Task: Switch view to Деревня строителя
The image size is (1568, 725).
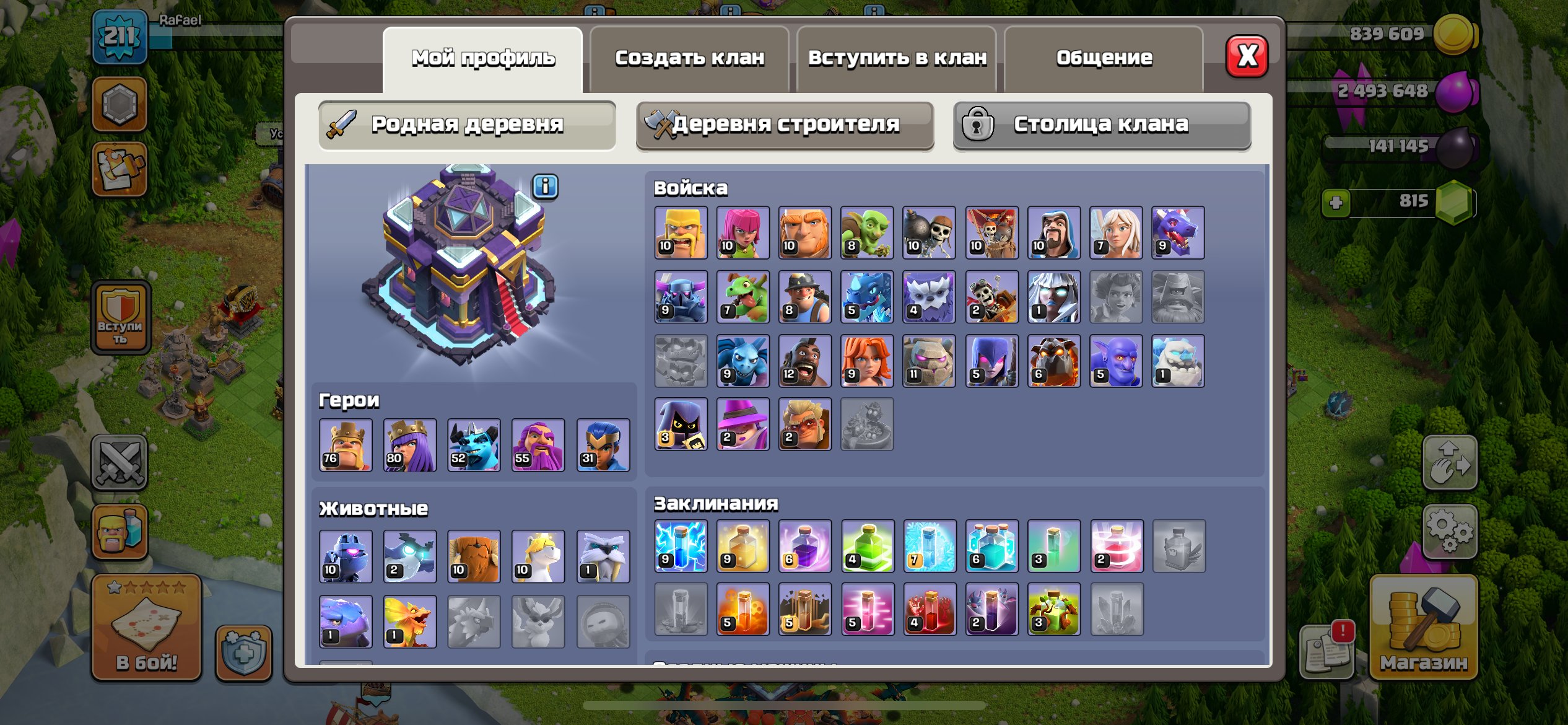Action: pyautogui.click(x=785, y=124)
